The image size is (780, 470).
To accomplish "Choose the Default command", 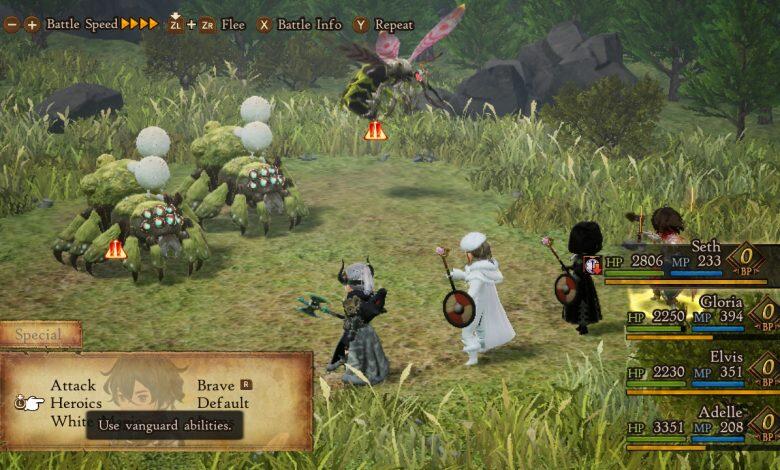I will 222,403.
